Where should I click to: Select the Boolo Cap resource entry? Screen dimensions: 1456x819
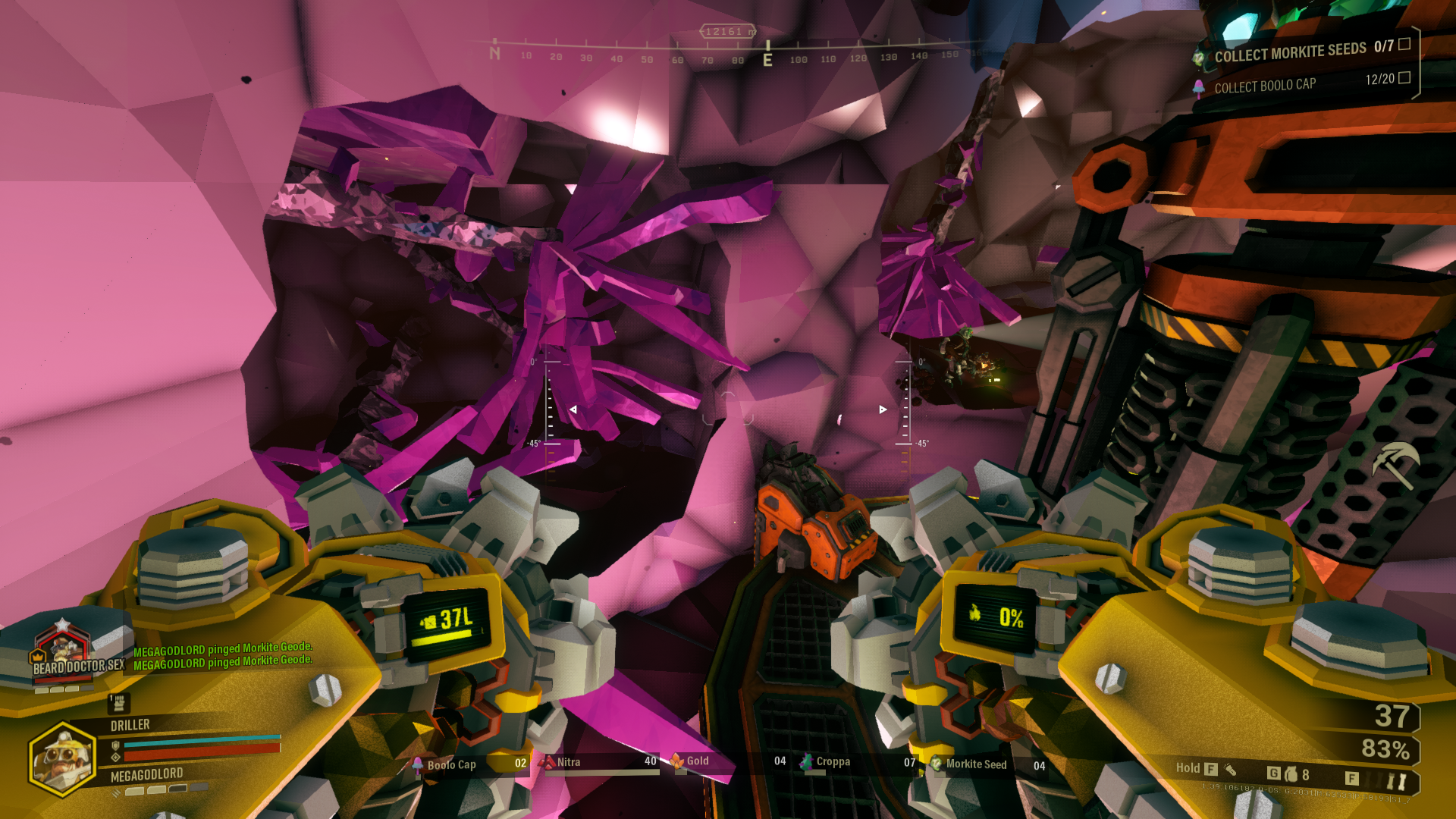[452, 764]
